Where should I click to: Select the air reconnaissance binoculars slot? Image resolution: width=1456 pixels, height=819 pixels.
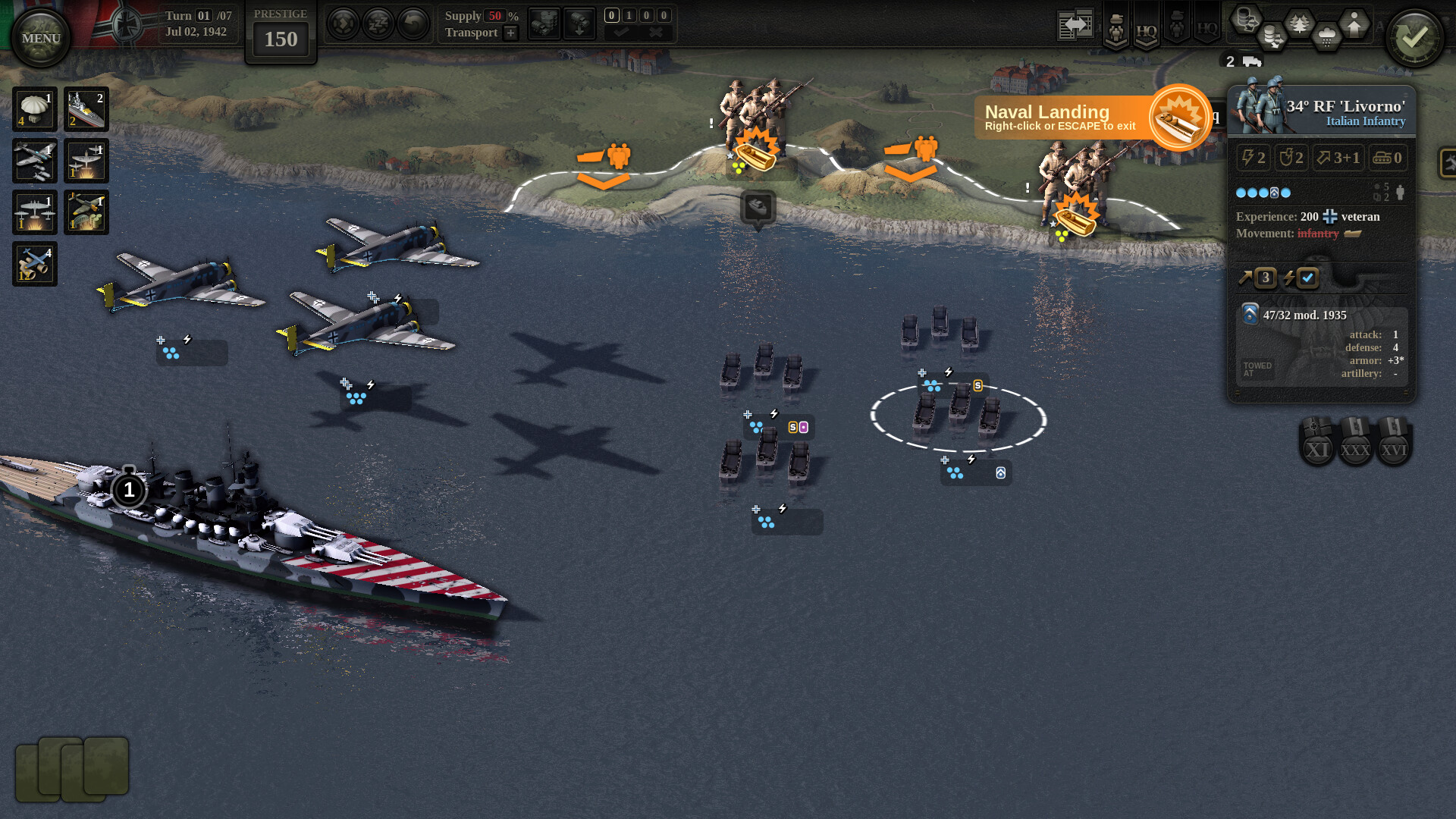click(34, 264)
